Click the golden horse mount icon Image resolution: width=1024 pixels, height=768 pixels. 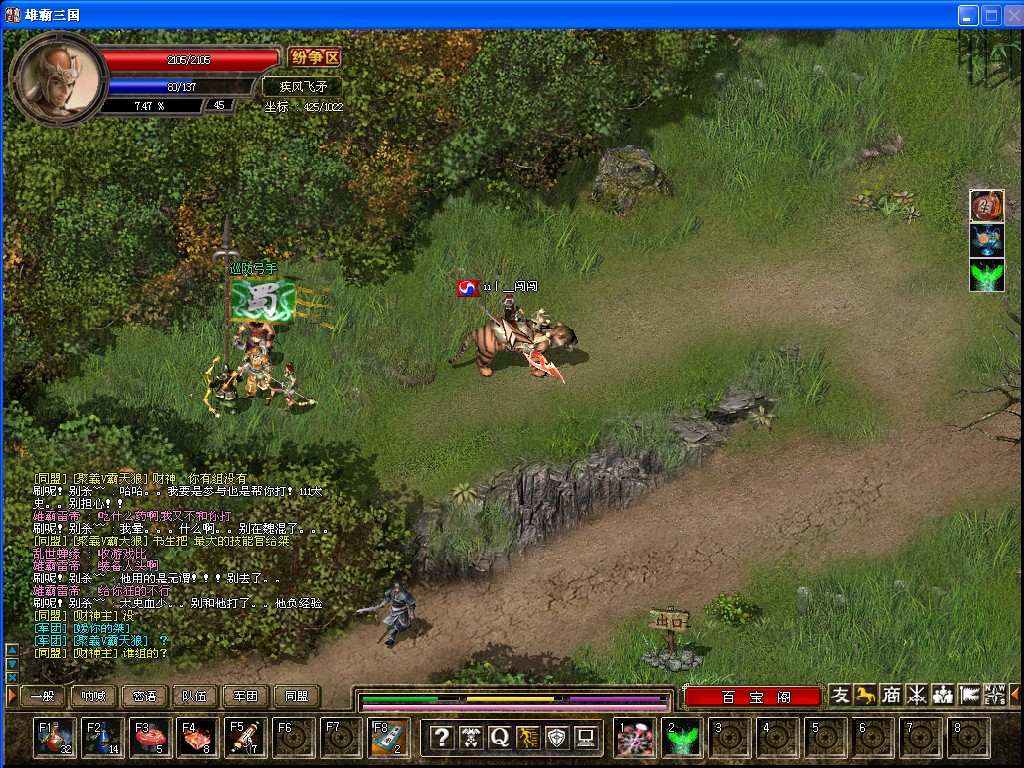(x=866, y=695)
